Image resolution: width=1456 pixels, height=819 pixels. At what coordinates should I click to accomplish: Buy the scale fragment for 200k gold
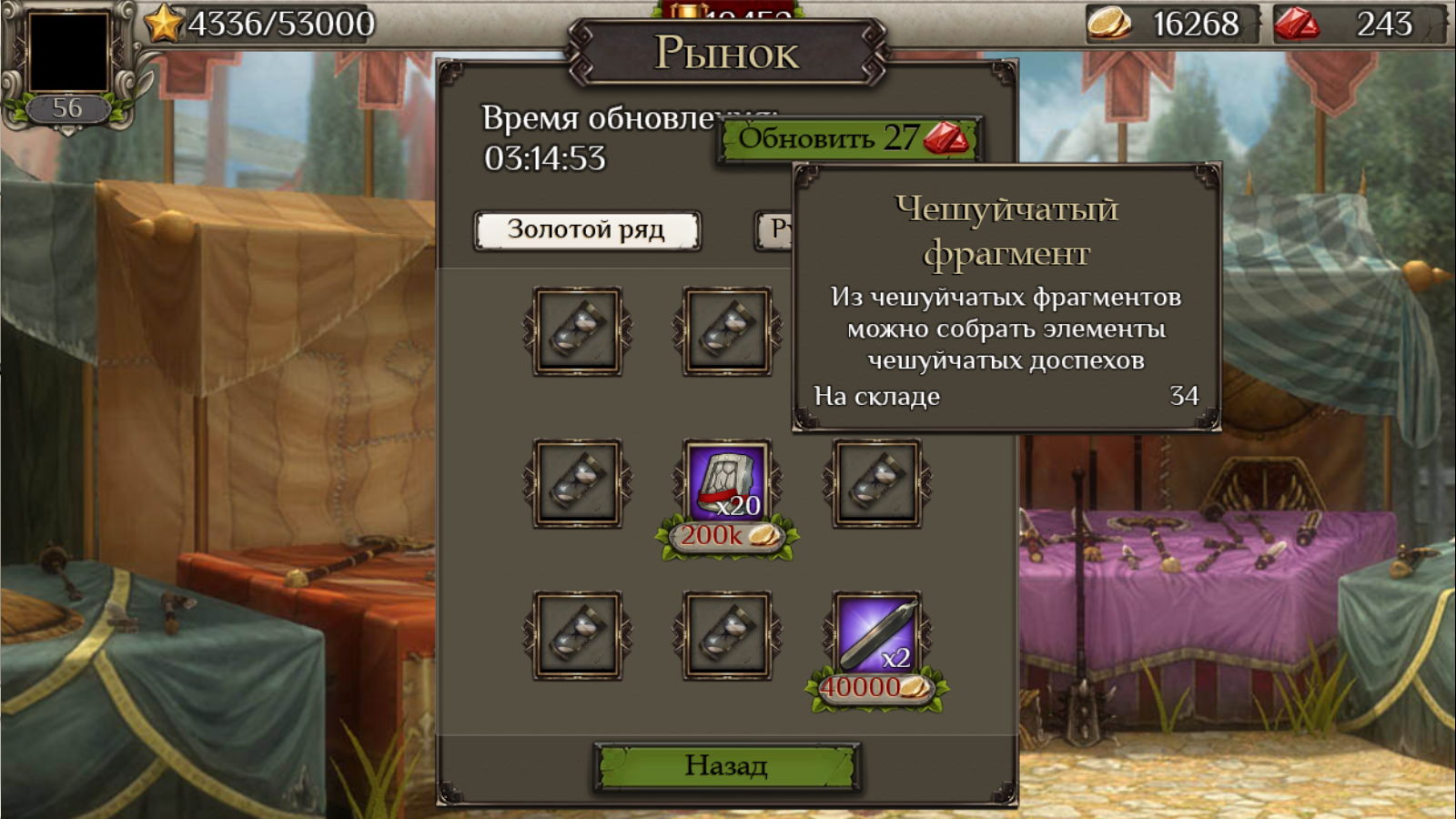click(x=727, y=536)
